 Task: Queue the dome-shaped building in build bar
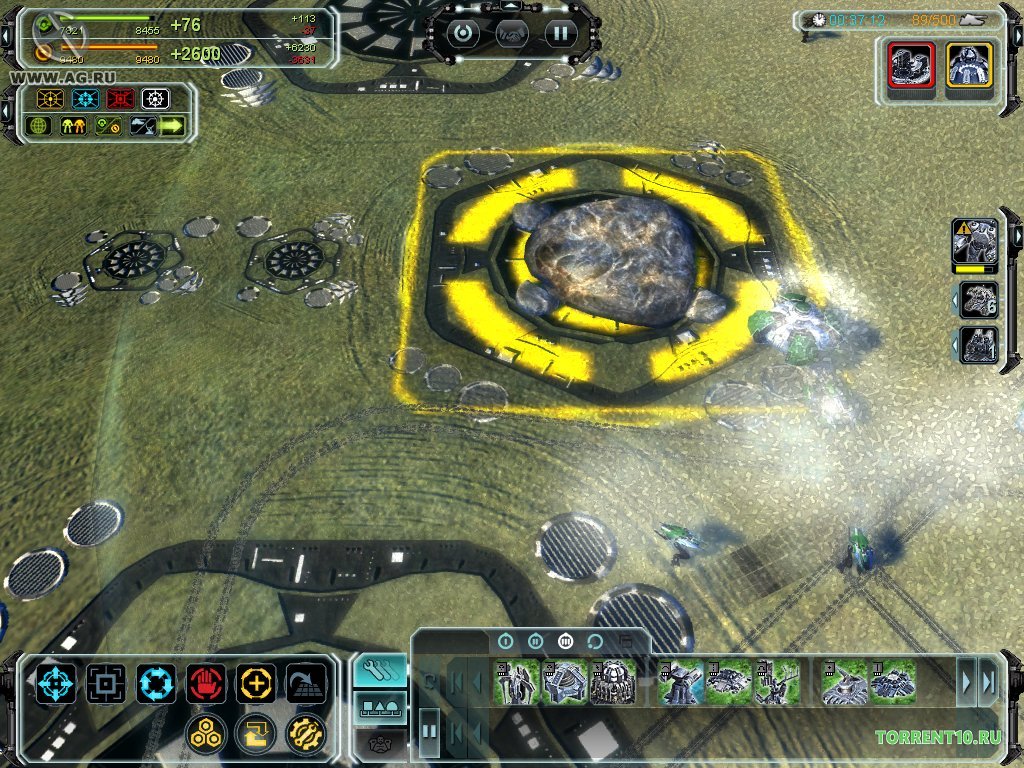(x=613, y=683)
